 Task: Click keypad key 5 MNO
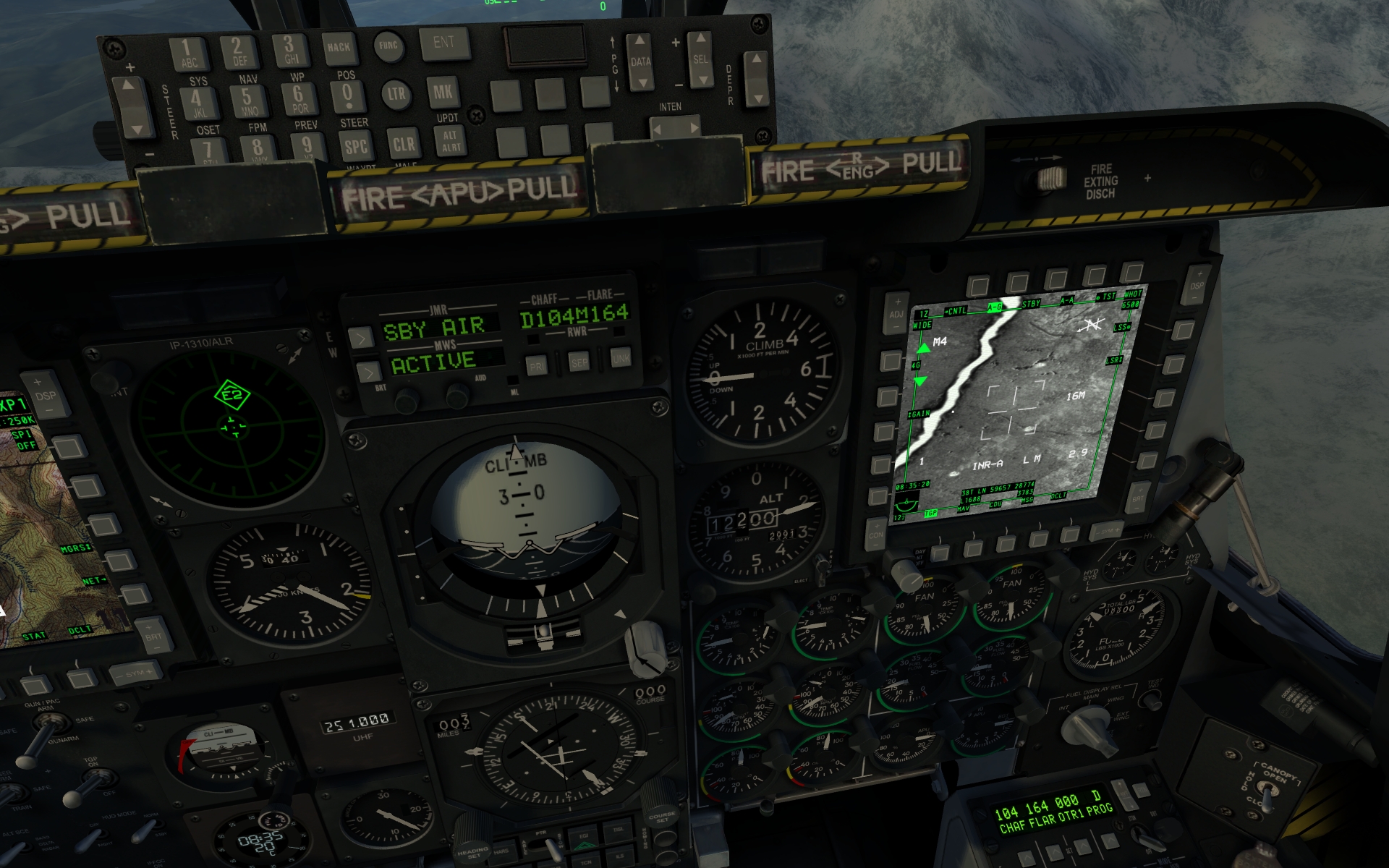(248, 100)
